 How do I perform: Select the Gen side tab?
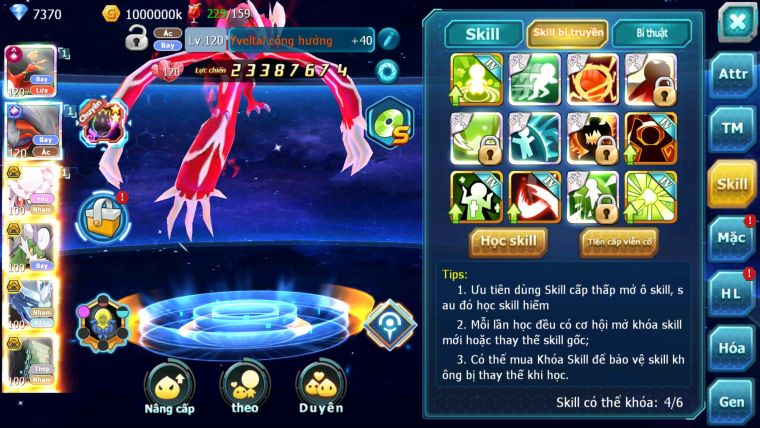(731, 401)
